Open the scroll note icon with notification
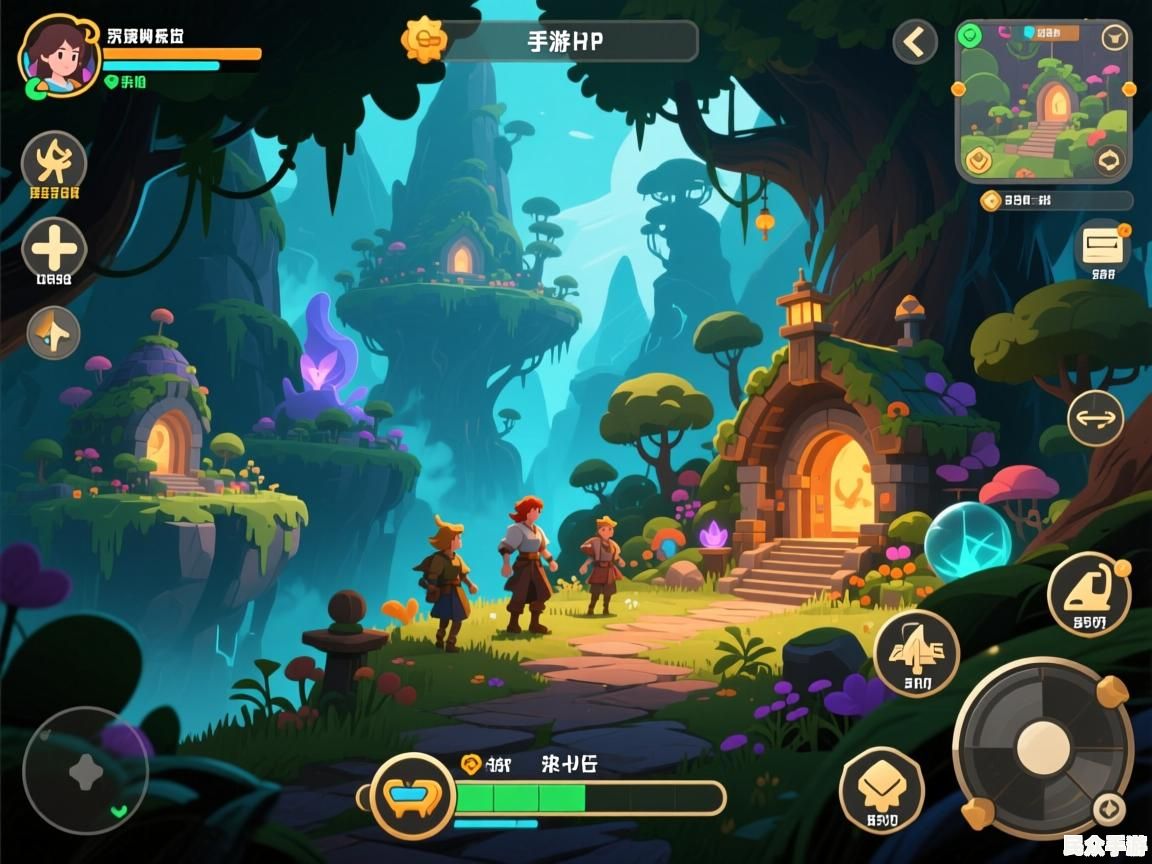The height and width of the screenshot is (864, 1152). coord(1103,244)
